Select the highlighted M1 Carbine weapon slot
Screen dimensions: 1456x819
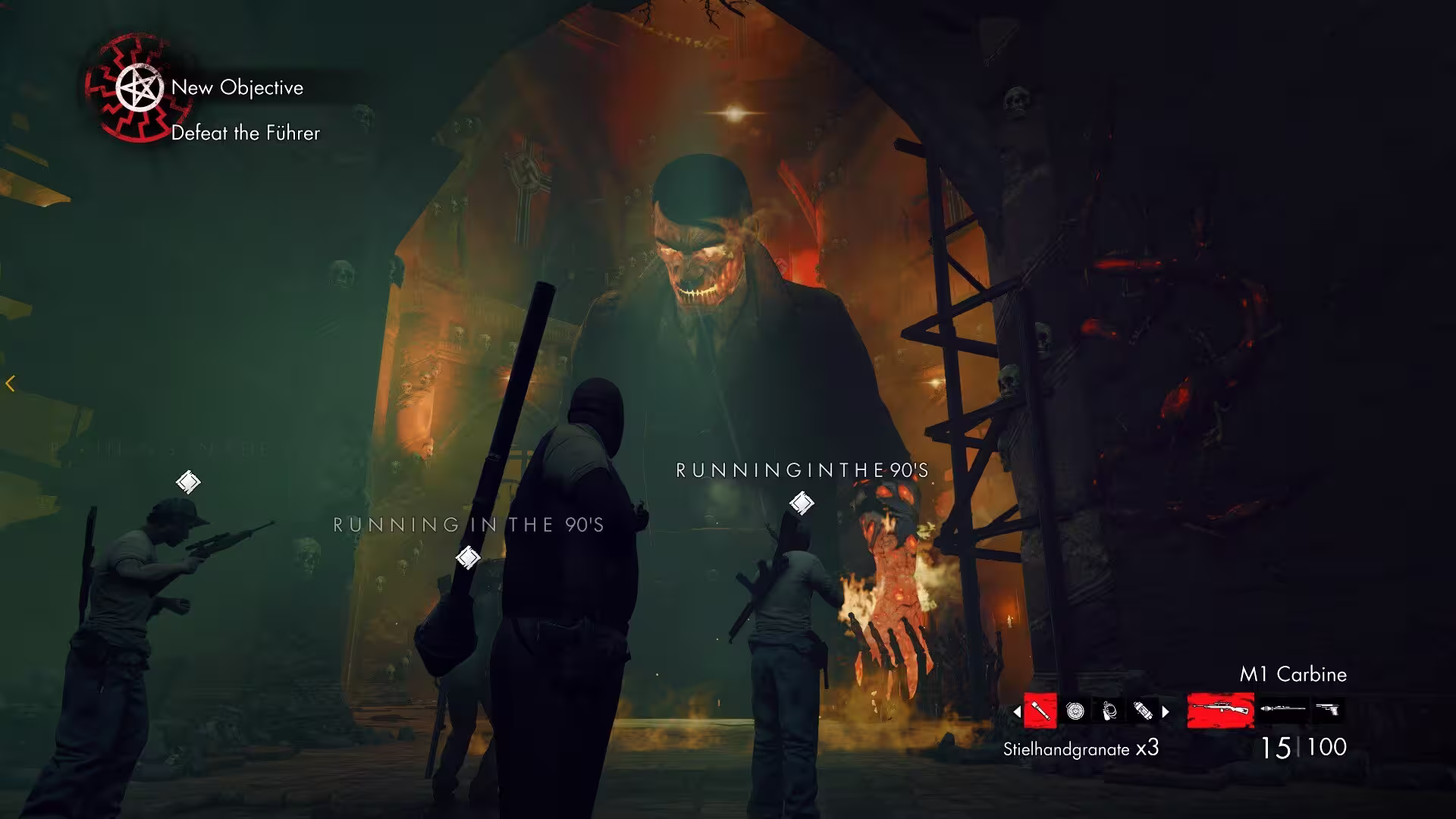coord(1221,709)
